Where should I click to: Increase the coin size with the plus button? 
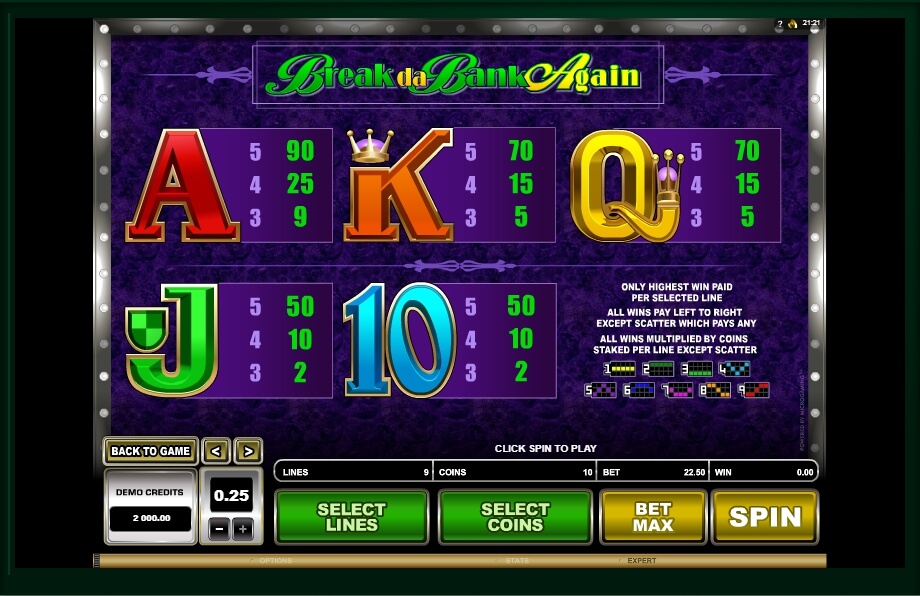[243, 529]
